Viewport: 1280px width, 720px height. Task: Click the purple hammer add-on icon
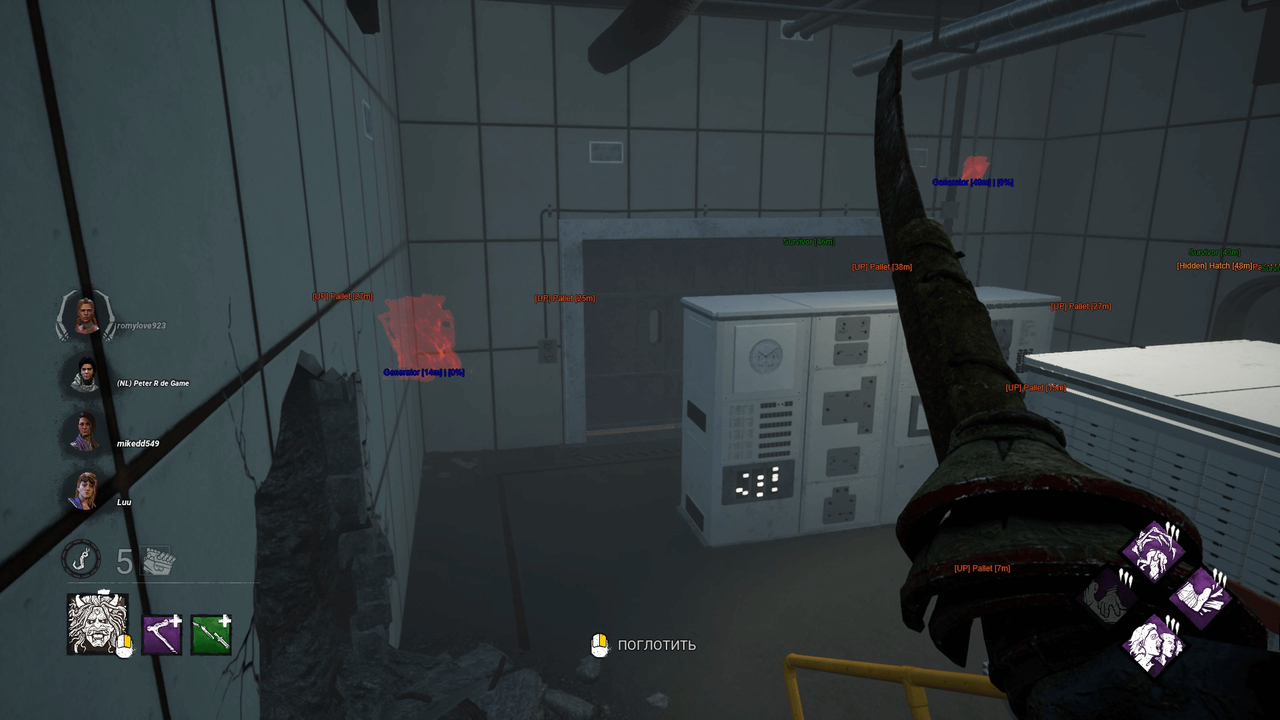[x=162, y=632]
